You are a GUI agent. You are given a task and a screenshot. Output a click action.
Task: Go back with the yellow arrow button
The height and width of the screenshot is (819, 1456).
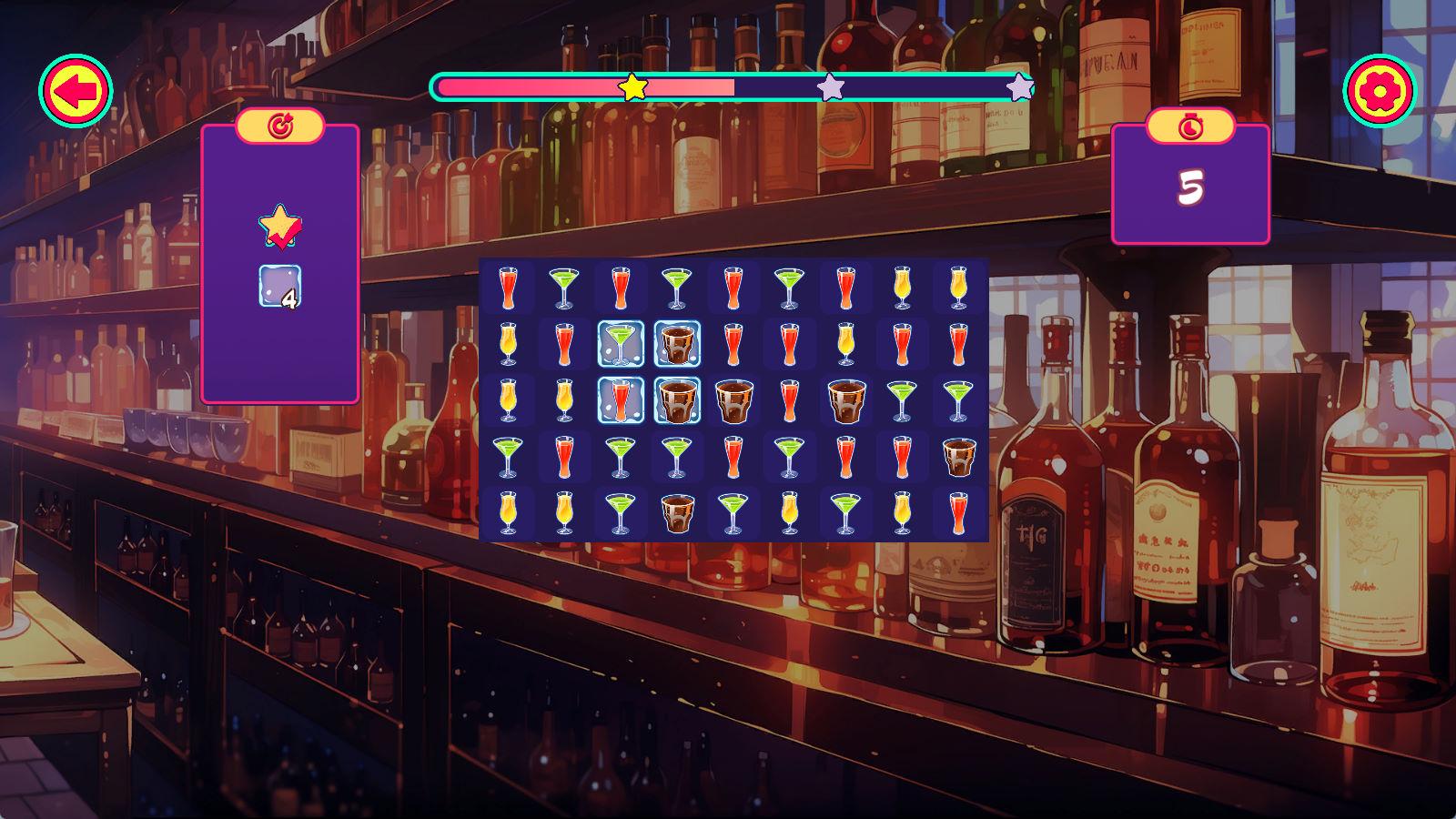point(76,91)
